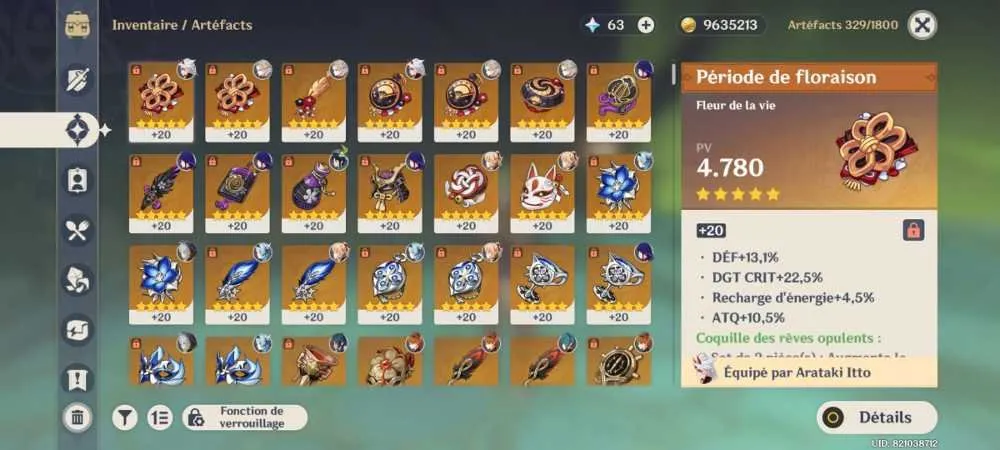Add primogems with the plus button
Image resolution: width=1000 pixels, height=450 pixels.
pos(646,25)
